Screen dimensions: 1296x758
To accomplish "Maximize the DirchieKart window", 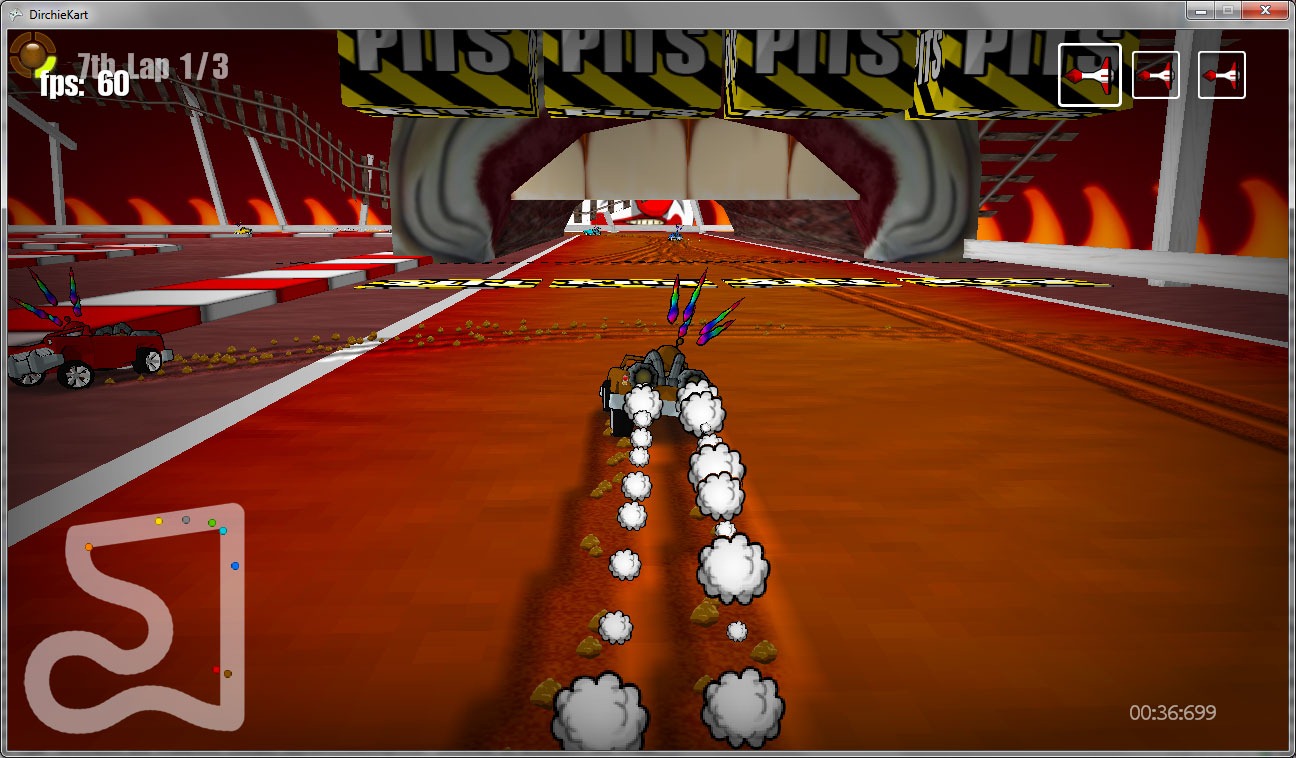I will click(1227, 10).
